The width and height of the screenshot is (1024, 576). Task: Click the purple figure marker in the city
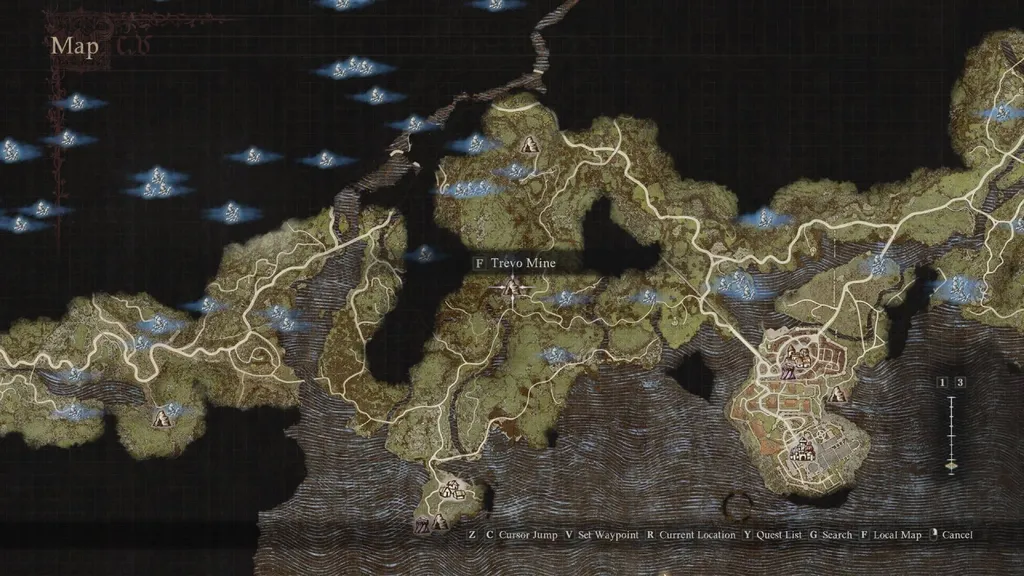tap(788, 374)
